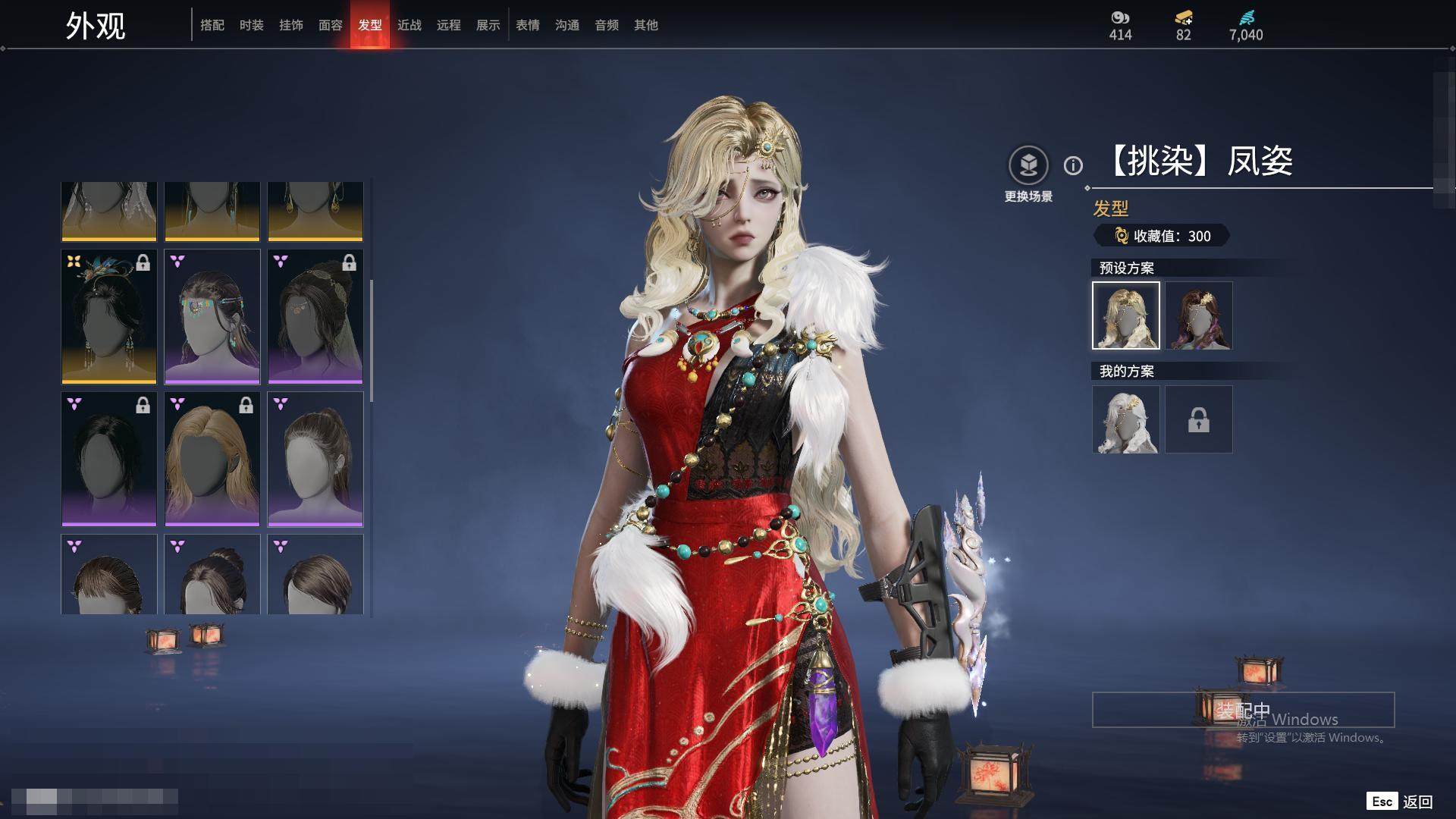Switch to the 音频 tab

(x=607, y=25)
